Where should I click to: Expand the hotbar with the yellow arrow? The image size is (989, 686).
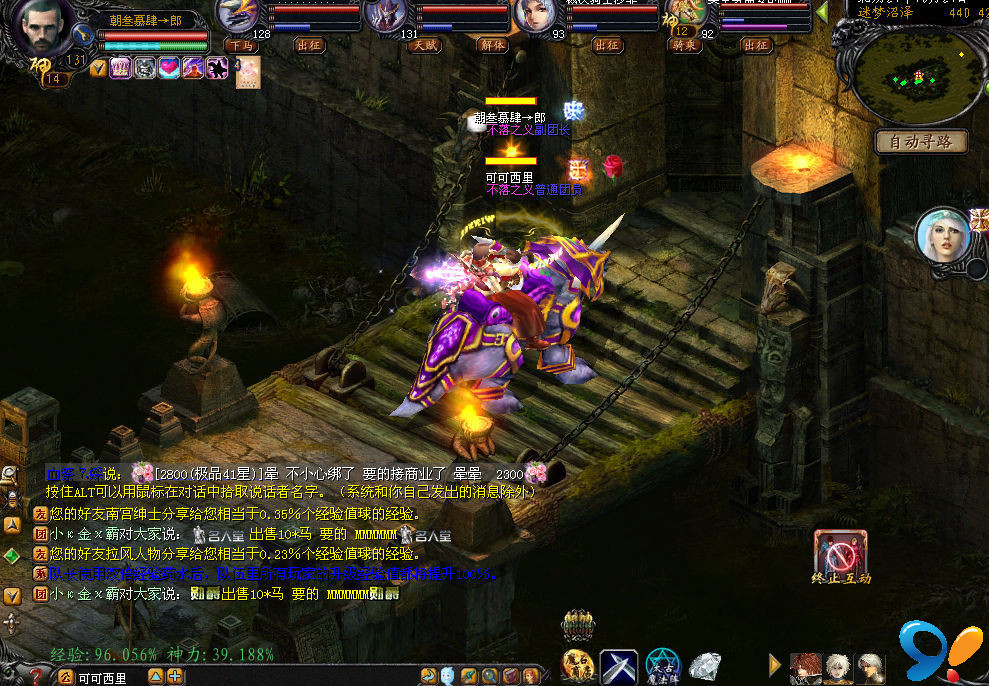point(774,664)
